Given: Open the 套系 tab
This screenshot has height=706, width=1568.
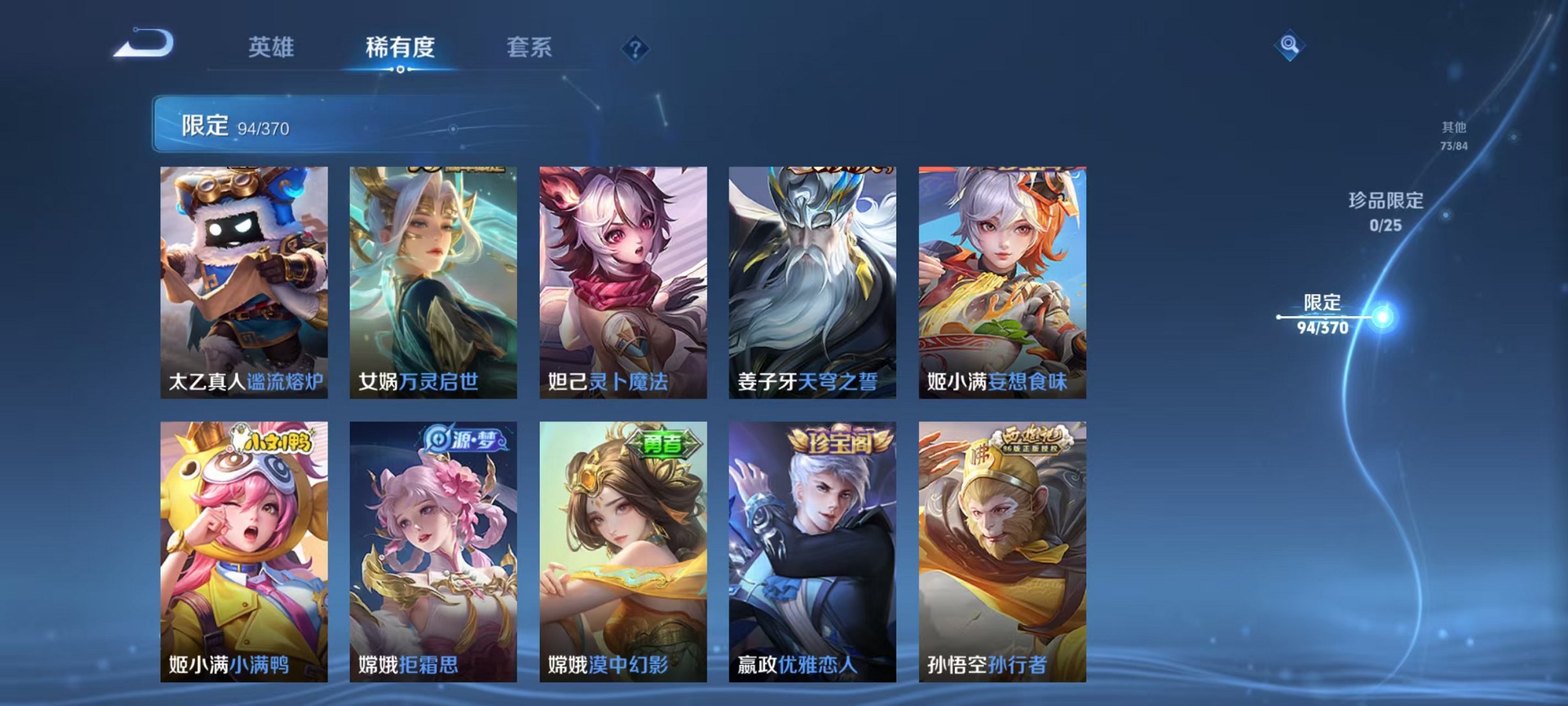Looking at the screenshot, I should (530, 49).
